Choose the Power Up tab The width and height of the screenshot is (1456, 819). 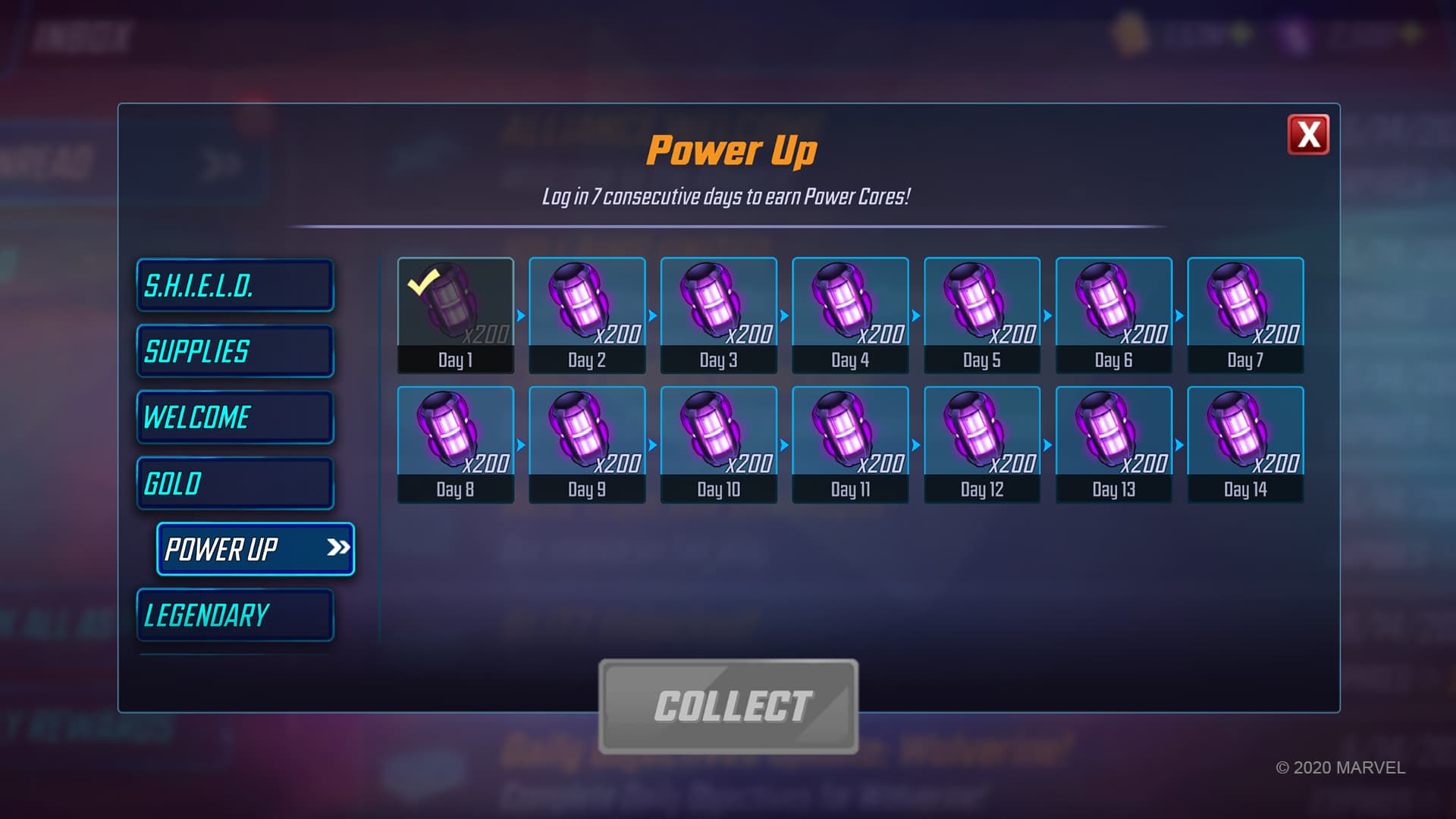pyautogui.click(x=255, y=549)
